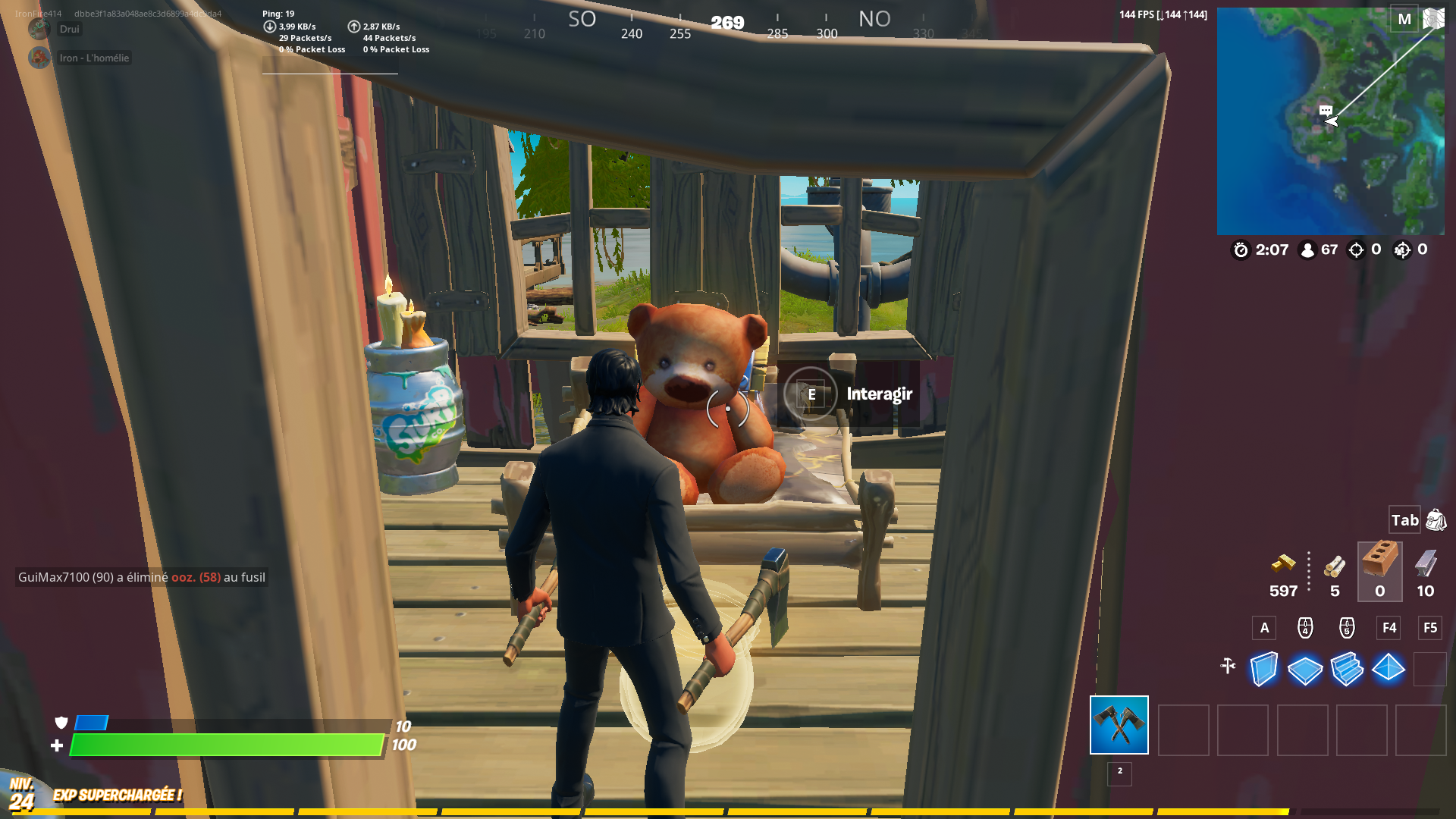Select the stairs build piece icon
The height and width of the screenshot is (819, 1456).
(x=1348, y=669)
